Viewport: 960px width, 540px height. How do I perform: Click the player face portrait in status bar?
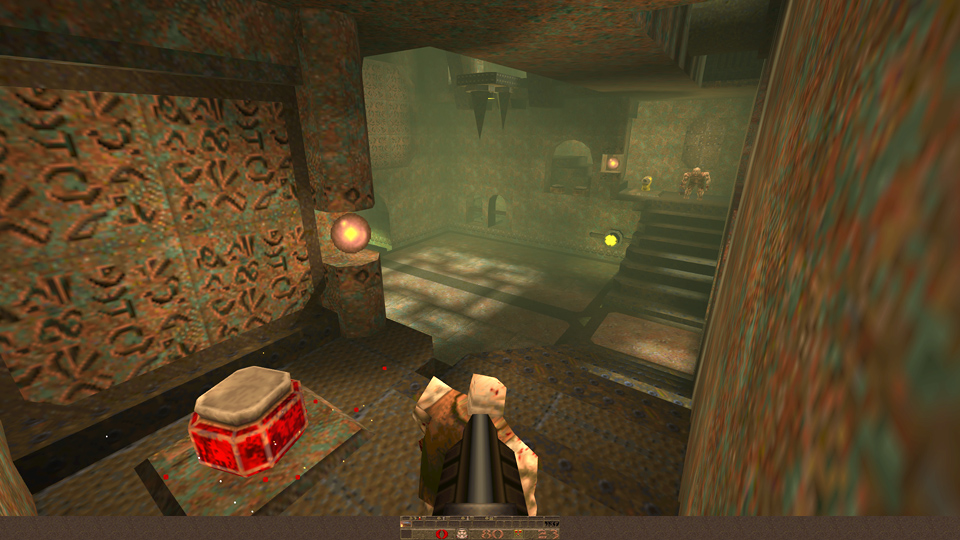(x=462, y=534)
